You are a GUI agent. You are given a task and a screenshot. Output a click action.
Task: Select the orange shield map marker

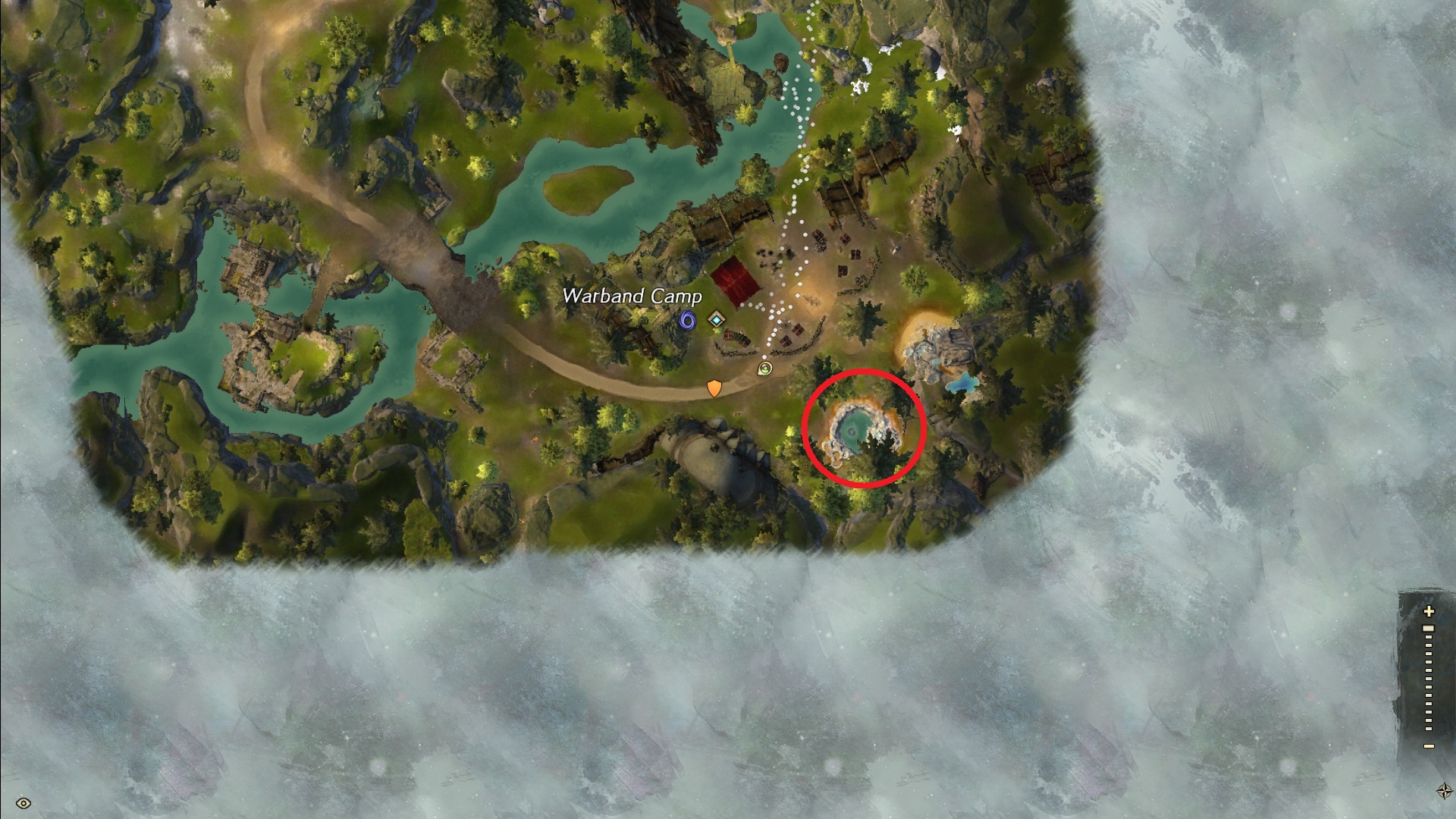point(714,388)
